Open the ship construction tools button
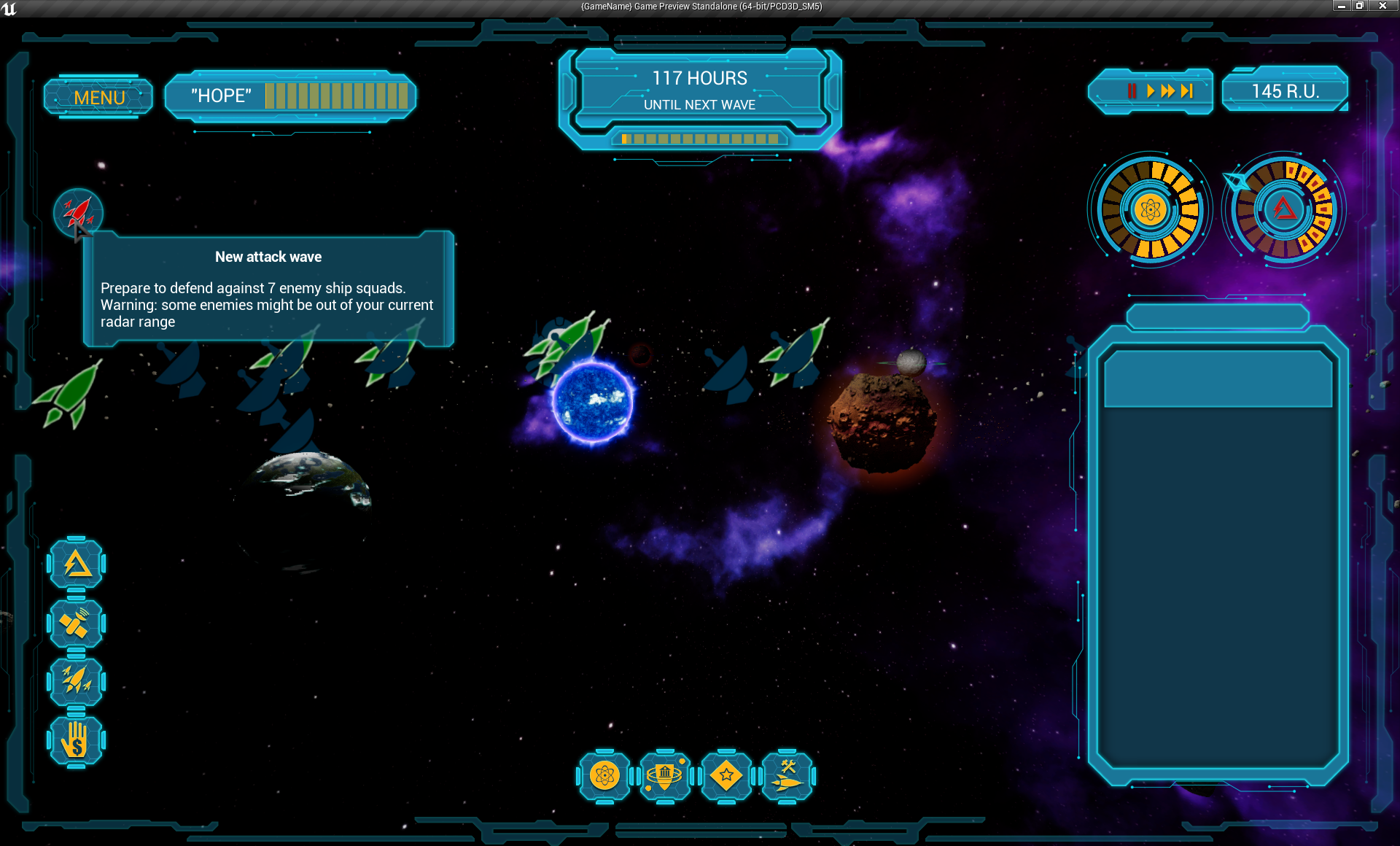 (787, 776)
